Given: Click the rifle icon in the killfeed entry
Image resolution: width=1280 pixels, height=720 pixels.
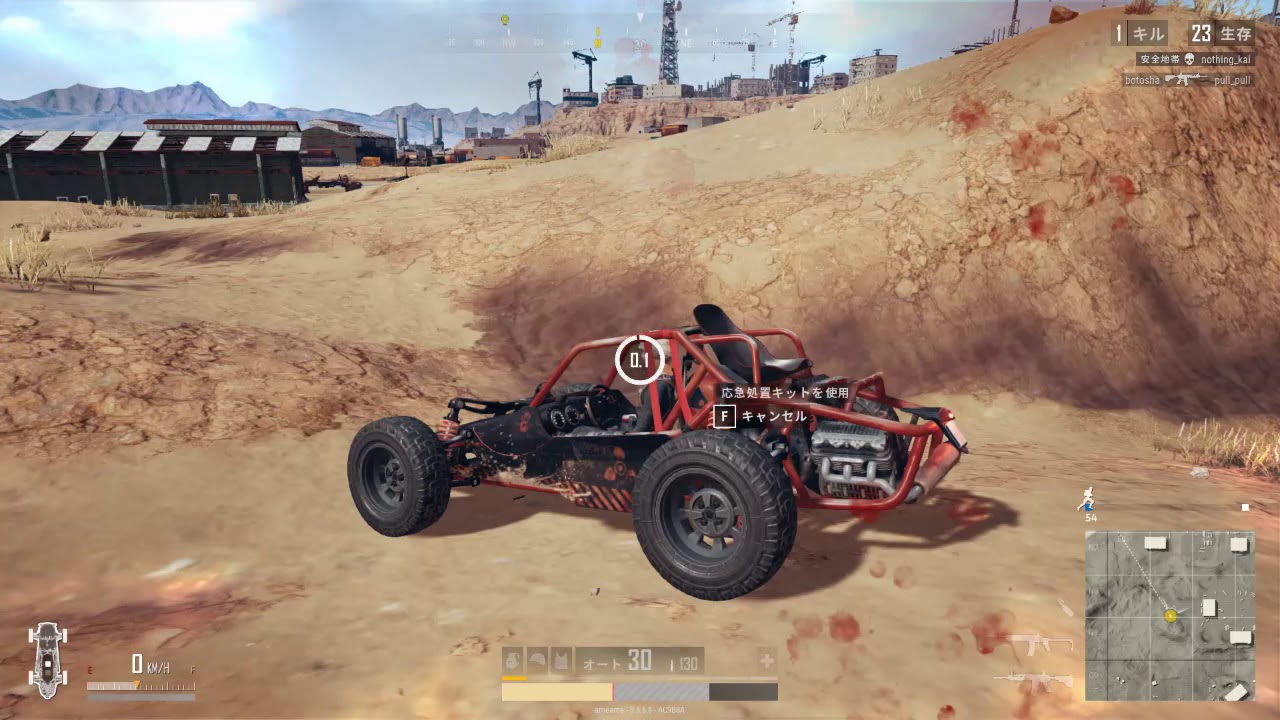Looking at the screenshot, I should 1184,79.
